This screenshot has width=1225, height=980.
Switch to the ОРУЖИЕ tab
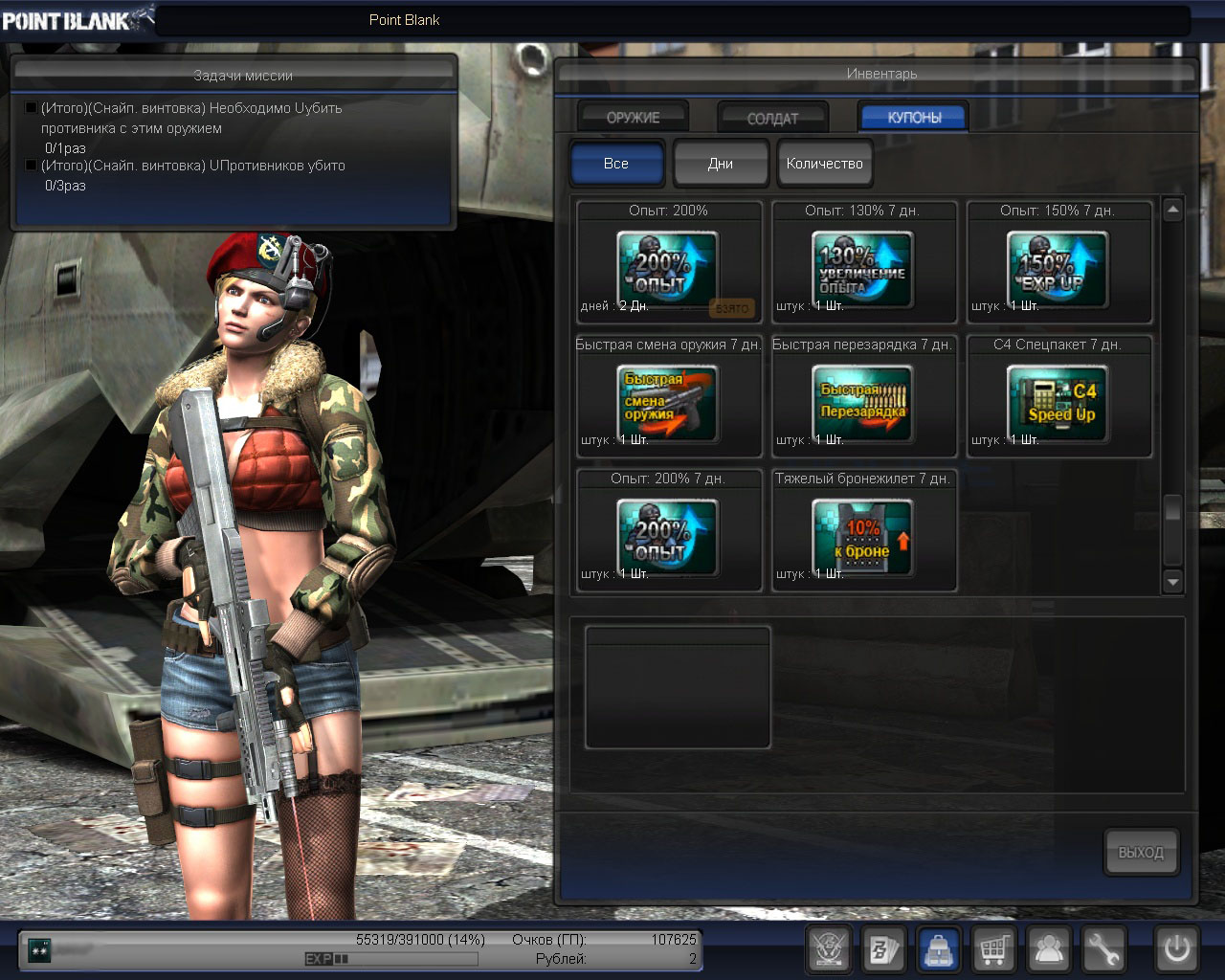(633, 117)
